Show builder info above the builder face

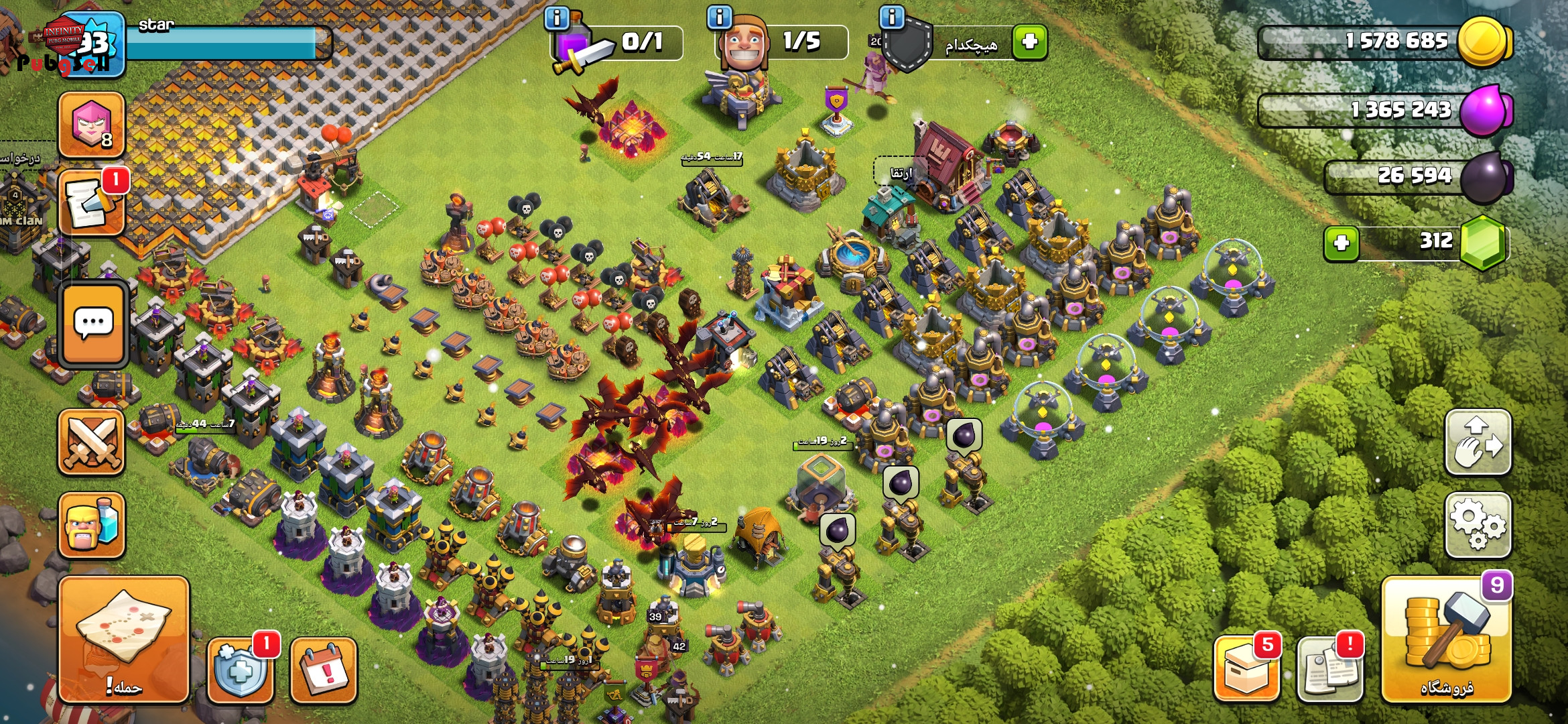tap(720, 17)
